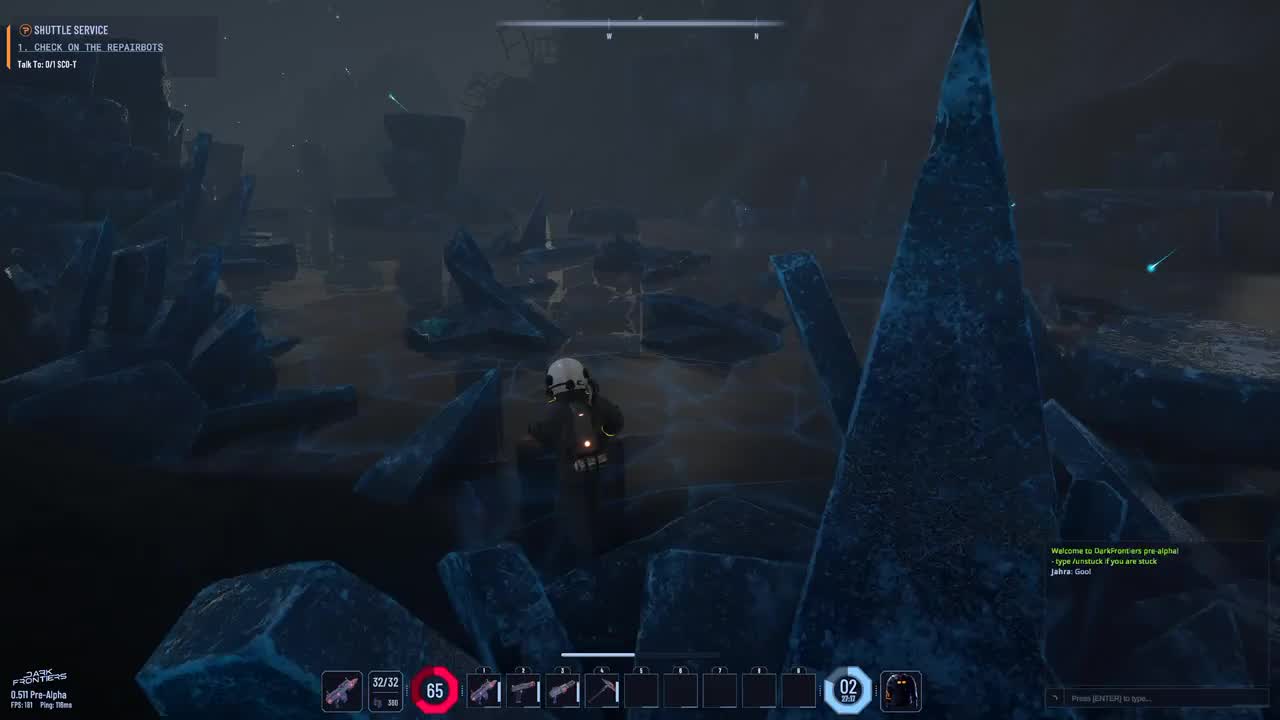Open the character portrait icon

900,691
